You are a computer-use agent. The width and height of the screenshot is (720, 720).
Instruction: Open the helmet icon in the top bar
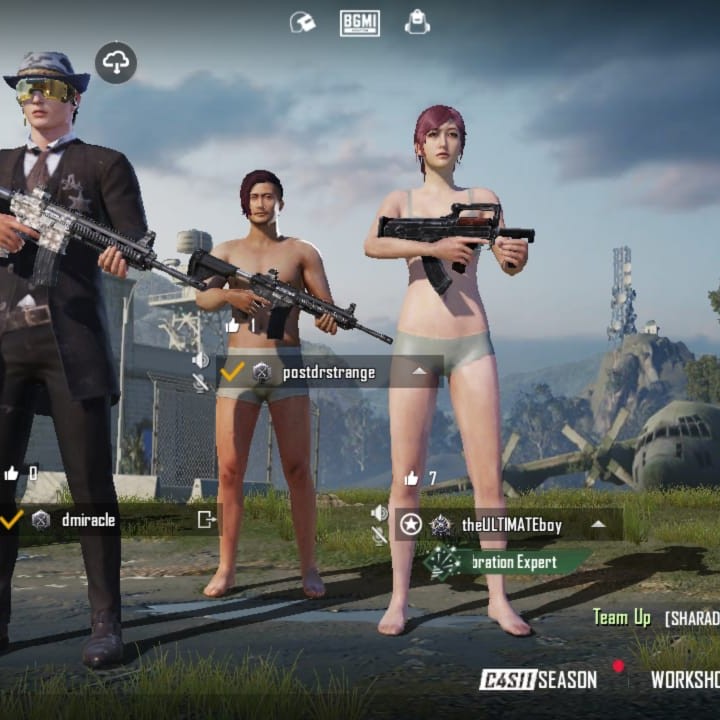(302, 22)
